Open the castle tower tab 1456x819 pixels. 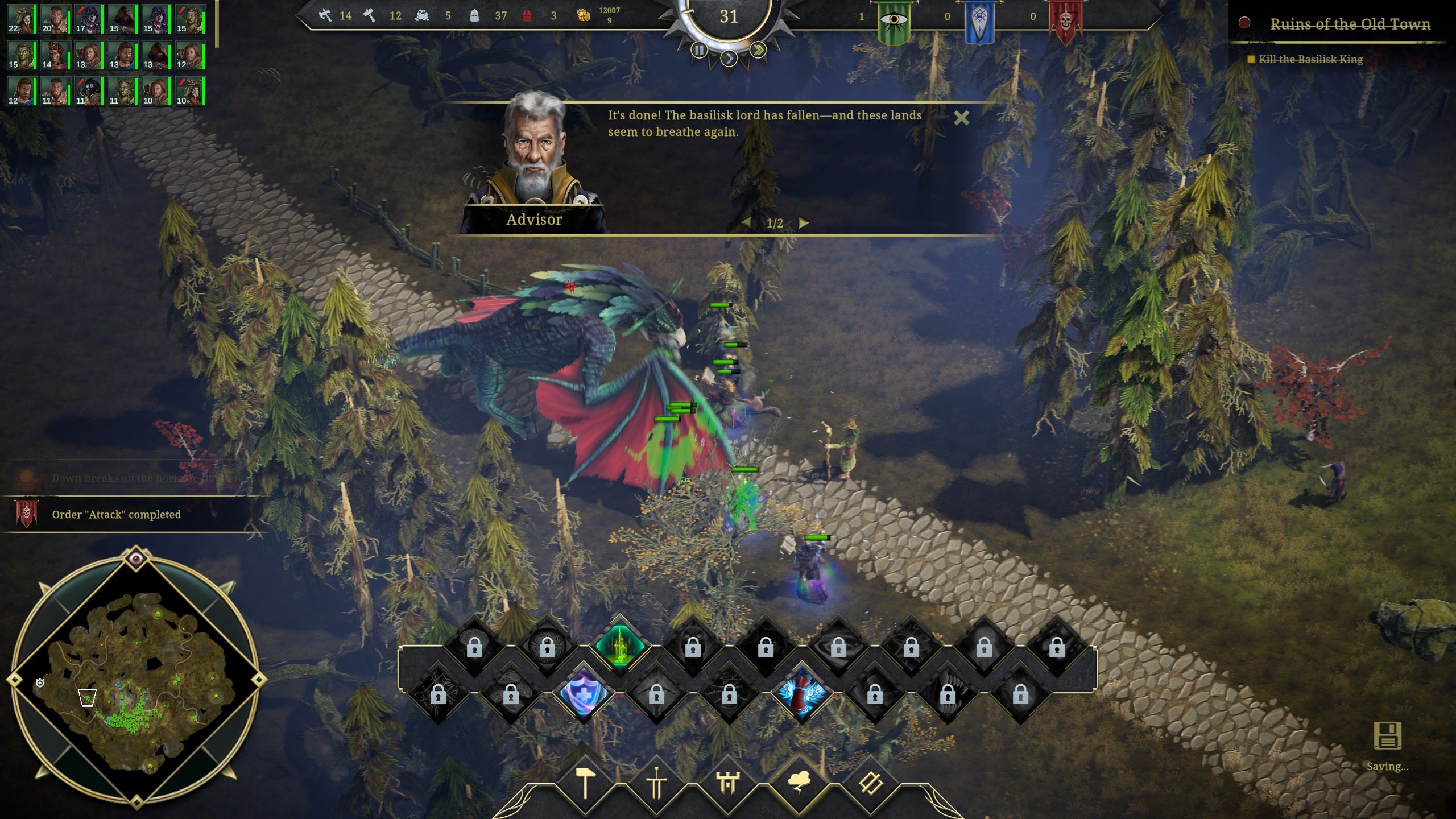click(728, 784)
